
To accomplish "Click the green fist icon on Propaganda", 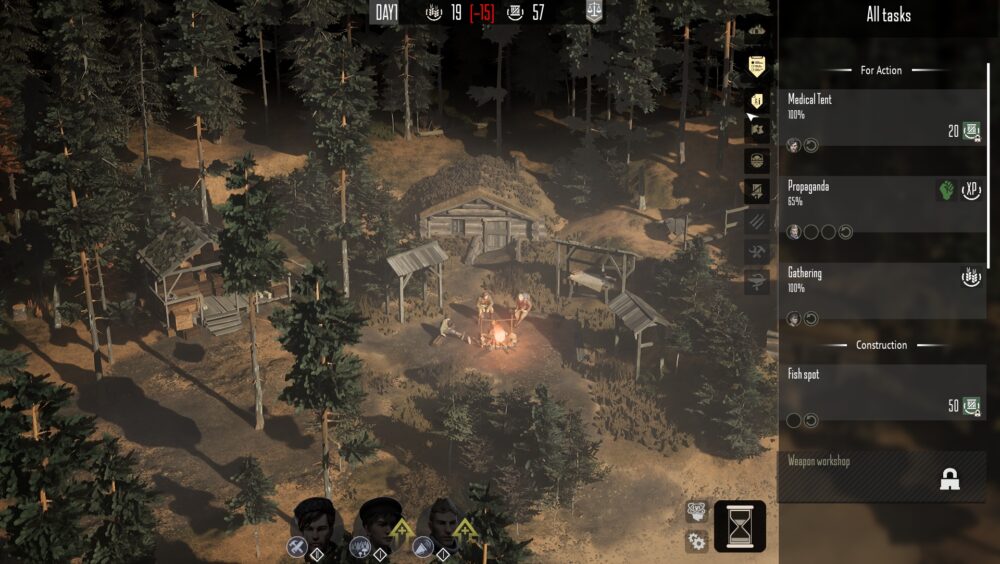I will (x=946, y=190).
